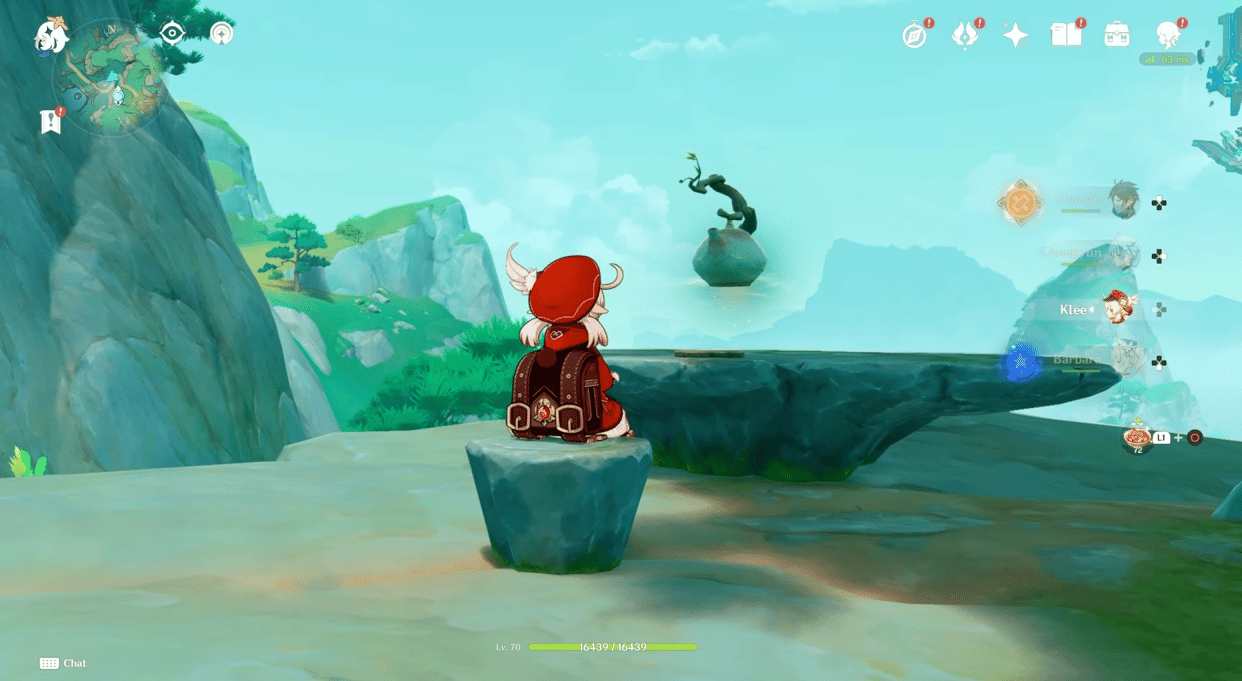Open the Adventurer Handbook book icon
The width and height of the screenshot is (1242, 681).
click(x=1066, y=35)
